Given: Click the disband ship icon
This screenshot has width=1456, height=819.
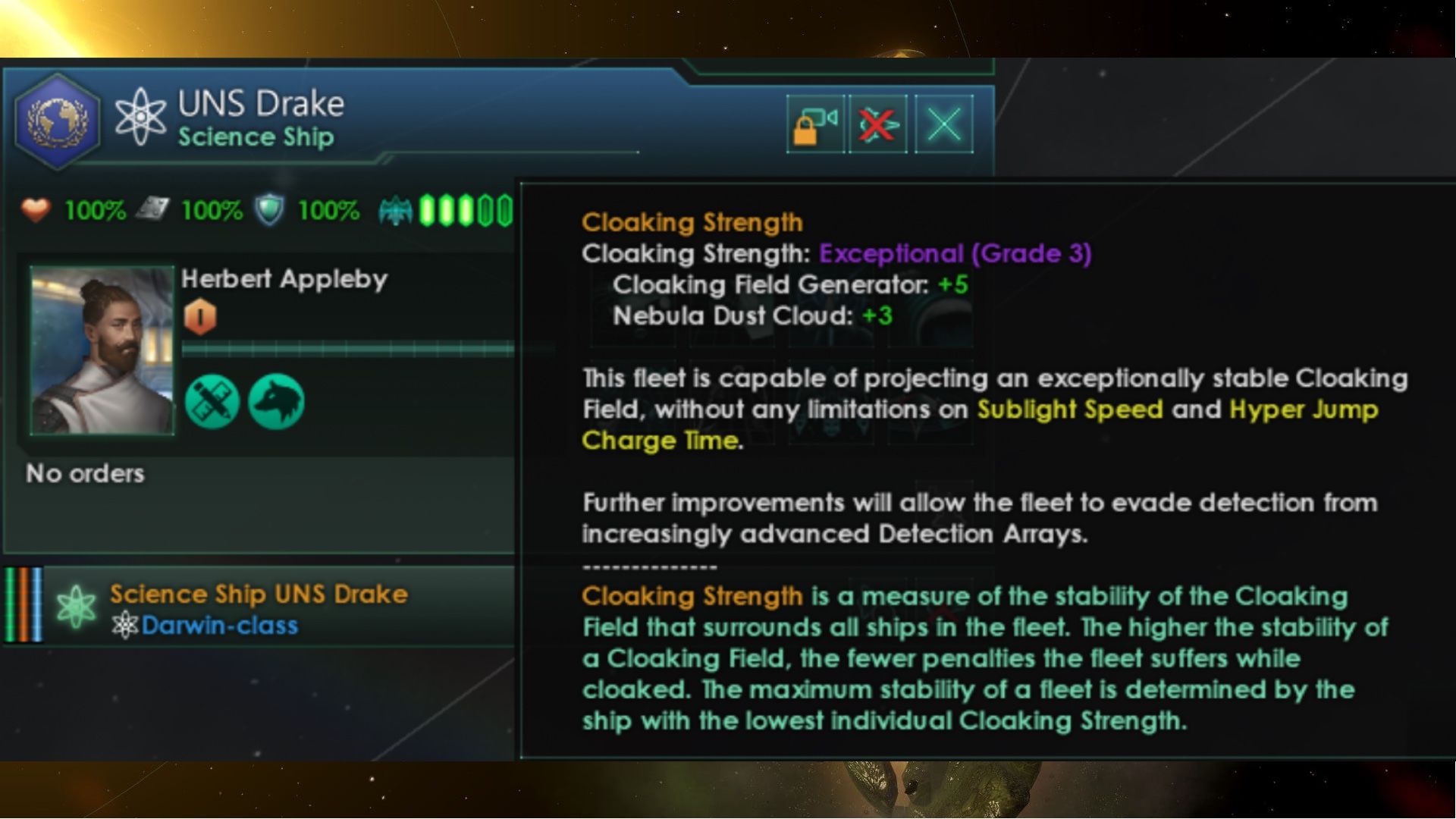Looking at the screenshot, I should (x=877, y=124).
